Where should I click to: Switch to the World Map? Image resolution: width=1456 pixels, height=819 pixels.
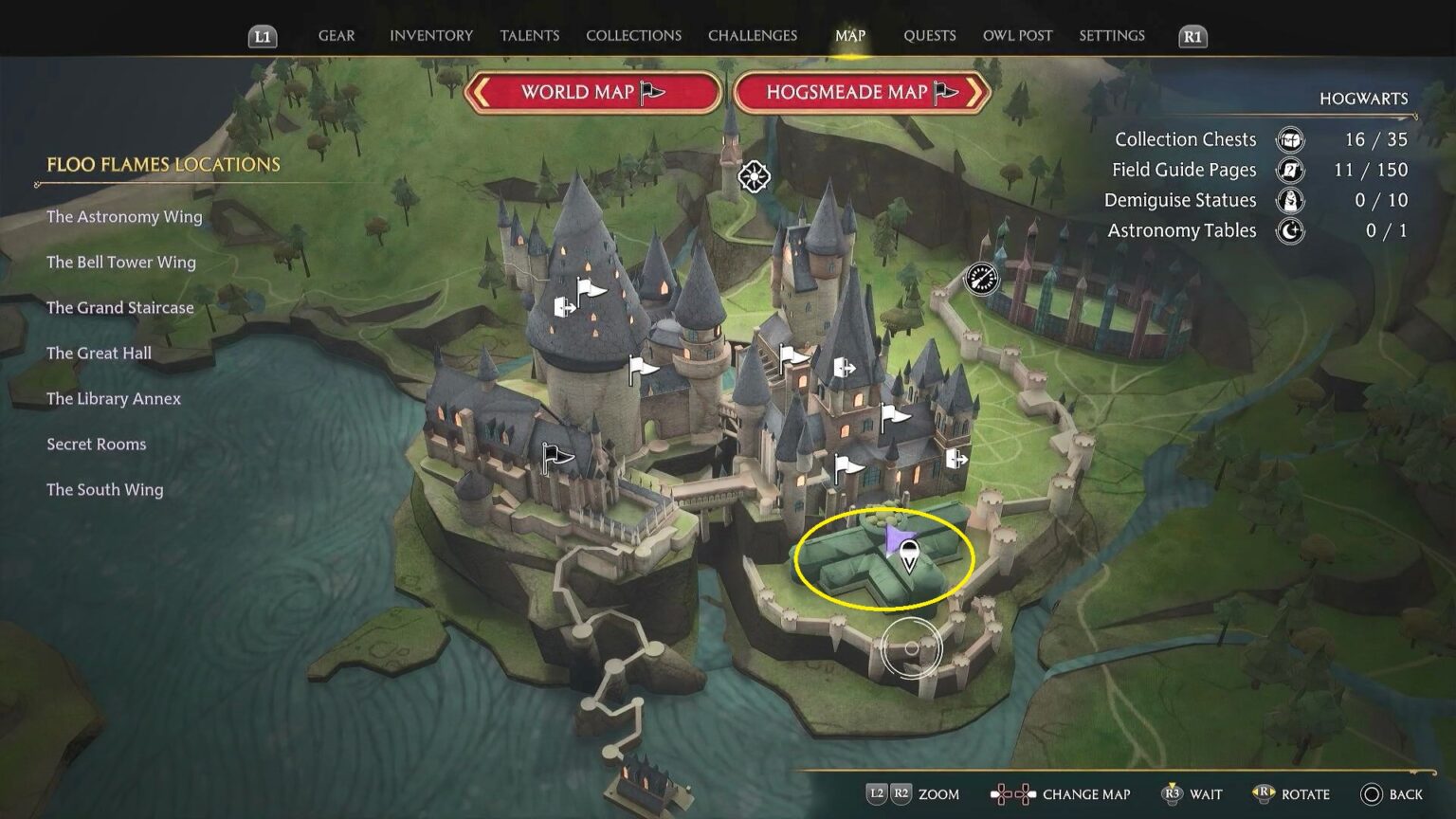tap(593, 92)
